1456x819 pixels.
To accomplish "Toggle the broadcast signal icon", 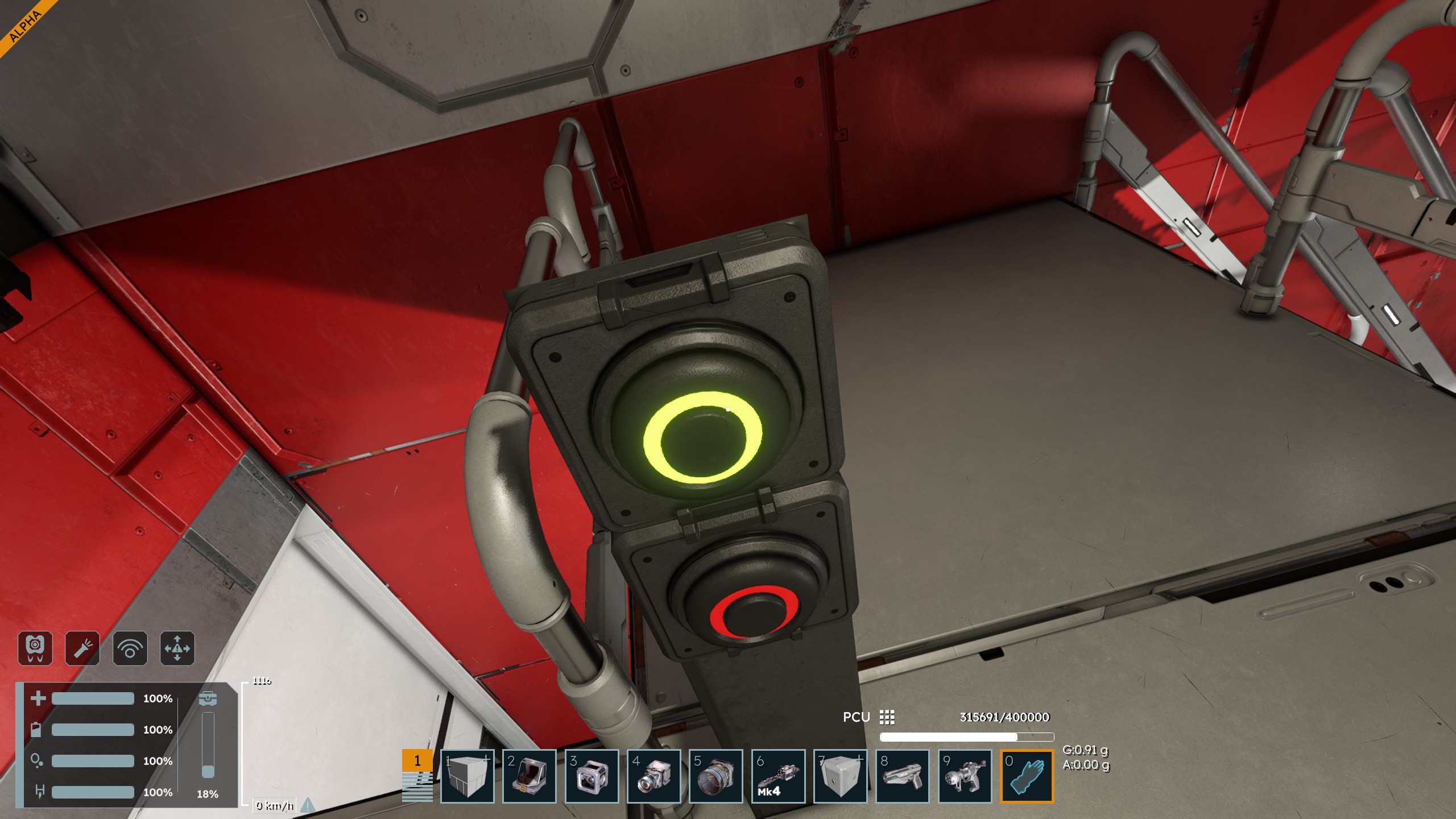I will (130, 648).
